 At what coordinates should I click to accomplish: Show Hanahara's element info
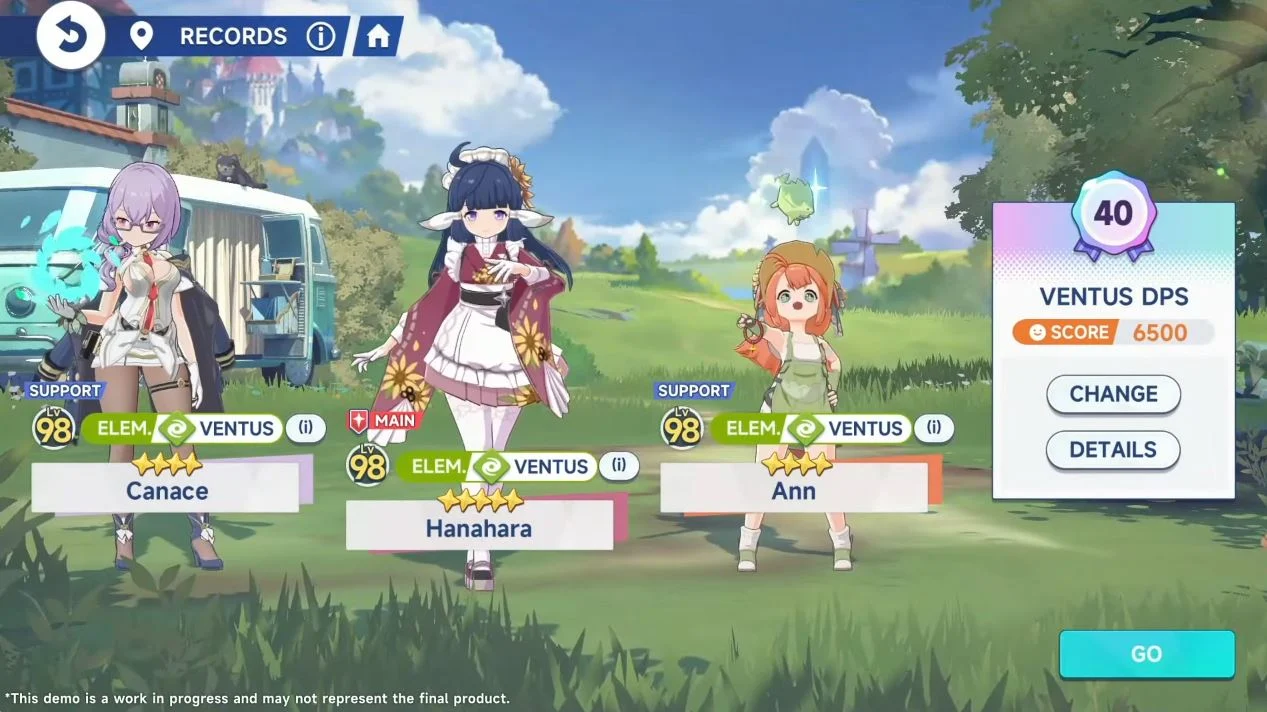tap(619, 466)
